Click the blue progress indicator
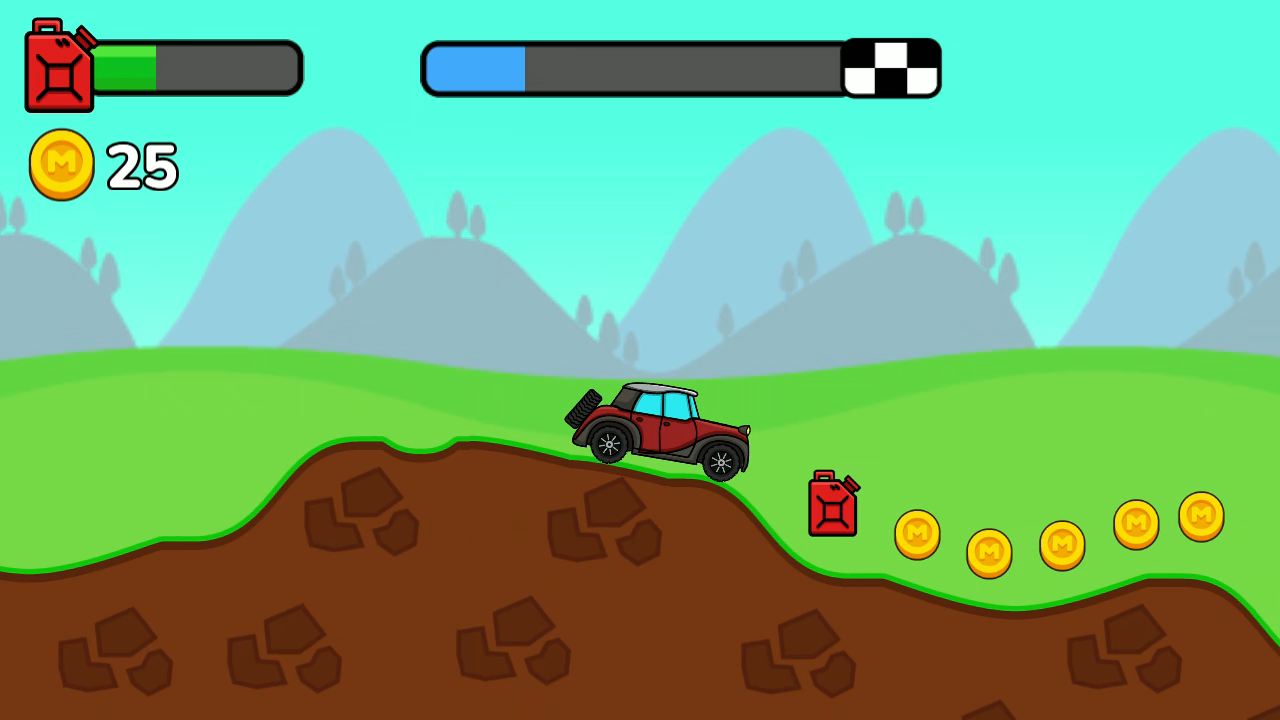Image resolution: width=1280 pixels, height=720 pixels. pos(475,67)
